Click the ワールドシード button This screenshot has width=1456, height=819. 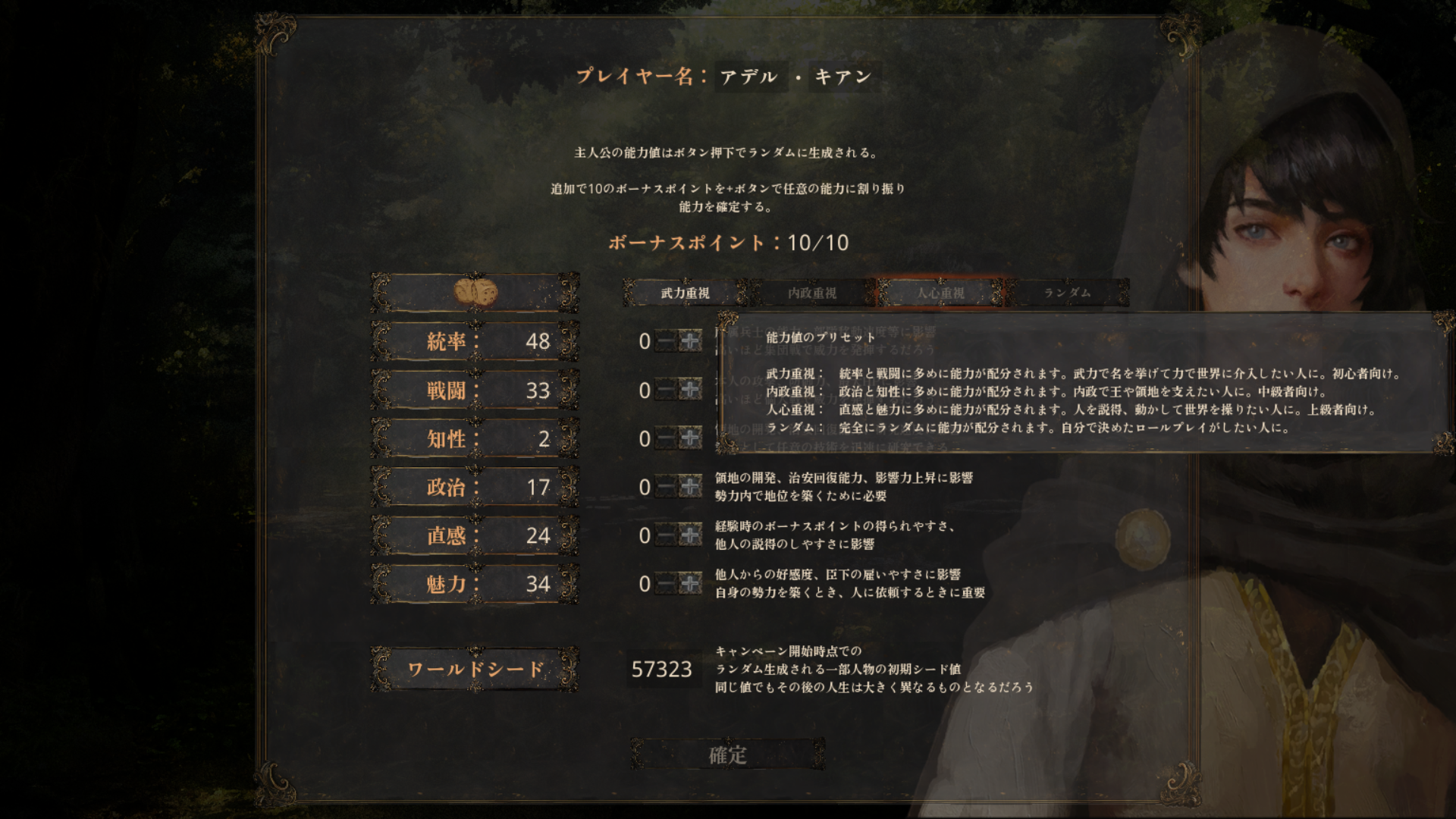coord(474,669)
